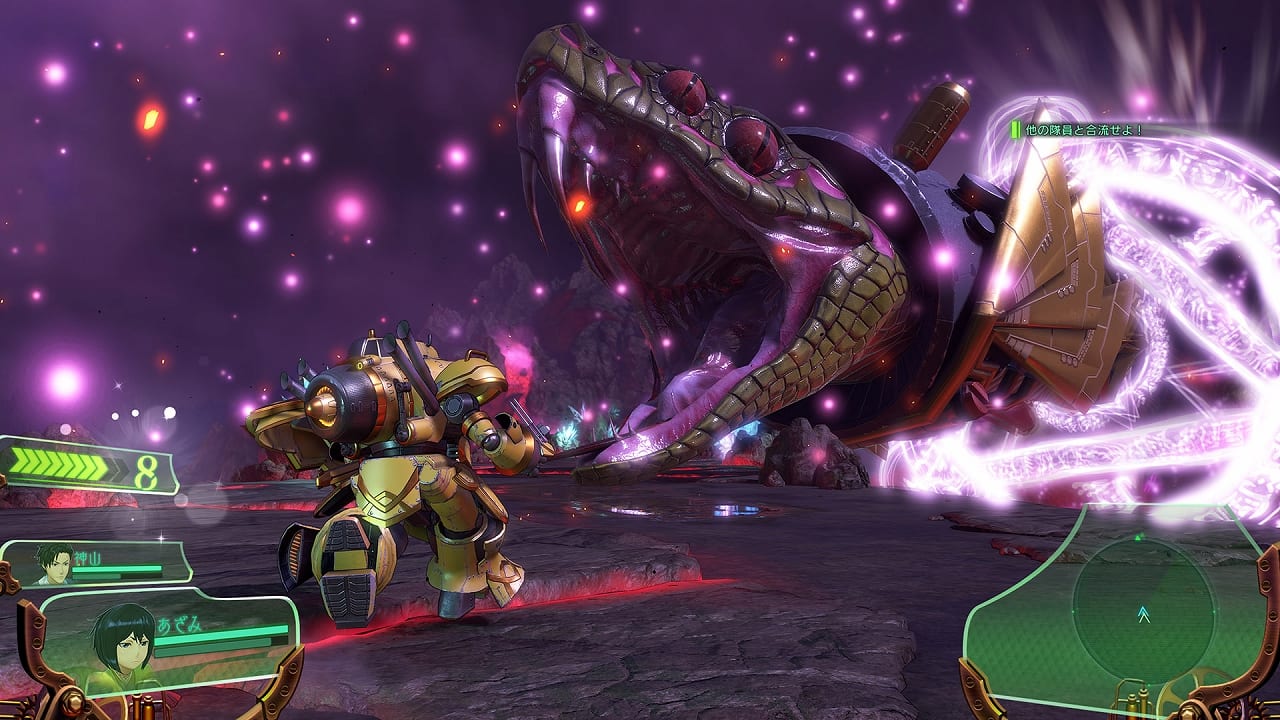
Task: Click Kamiyama's character portrait
Action: (57, 564)
